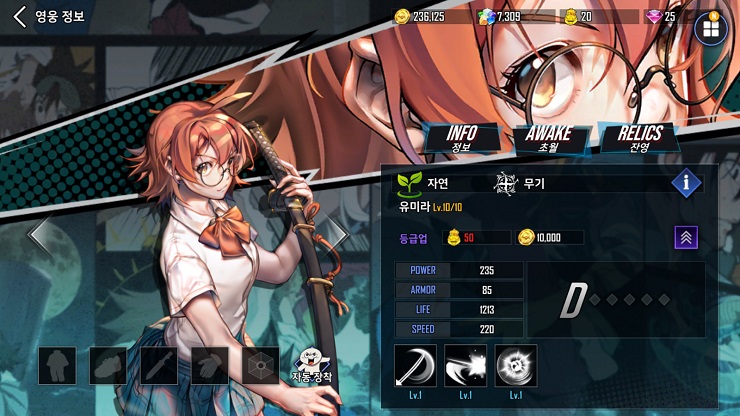Inspect the circular burst skill icon
Image resolution: width=740 pixels, height=416 pixels.
point(516,365)
